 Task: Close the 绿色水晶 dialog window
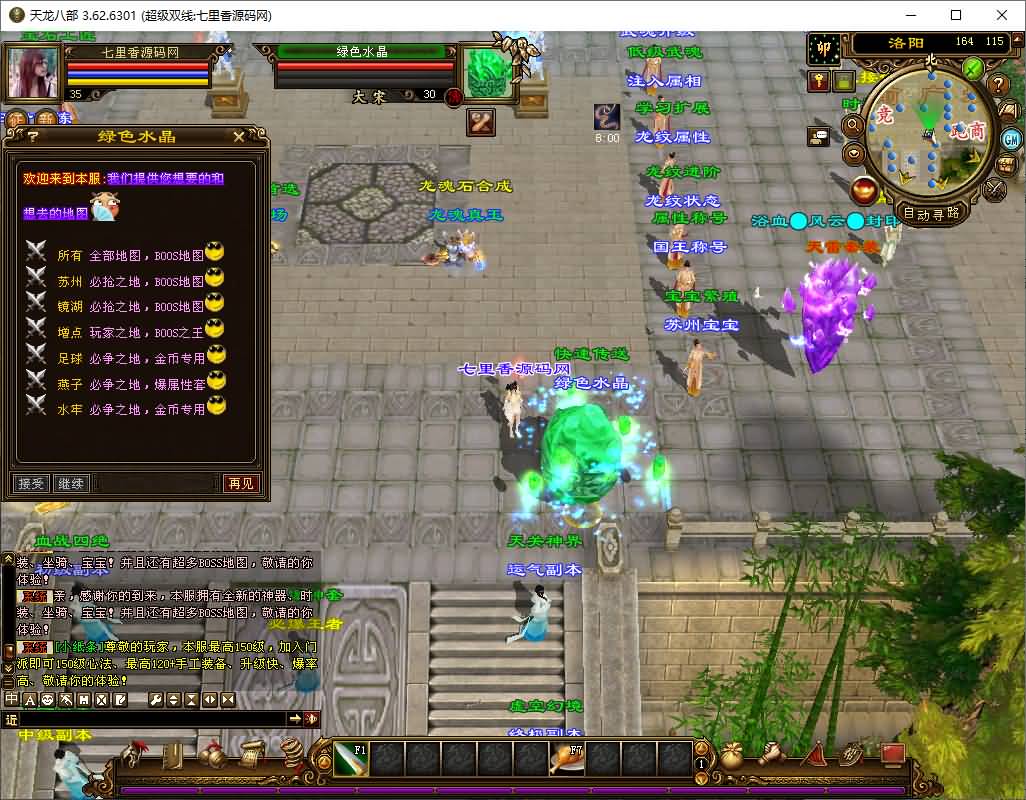pyautogui.click(x=238, y=137)
